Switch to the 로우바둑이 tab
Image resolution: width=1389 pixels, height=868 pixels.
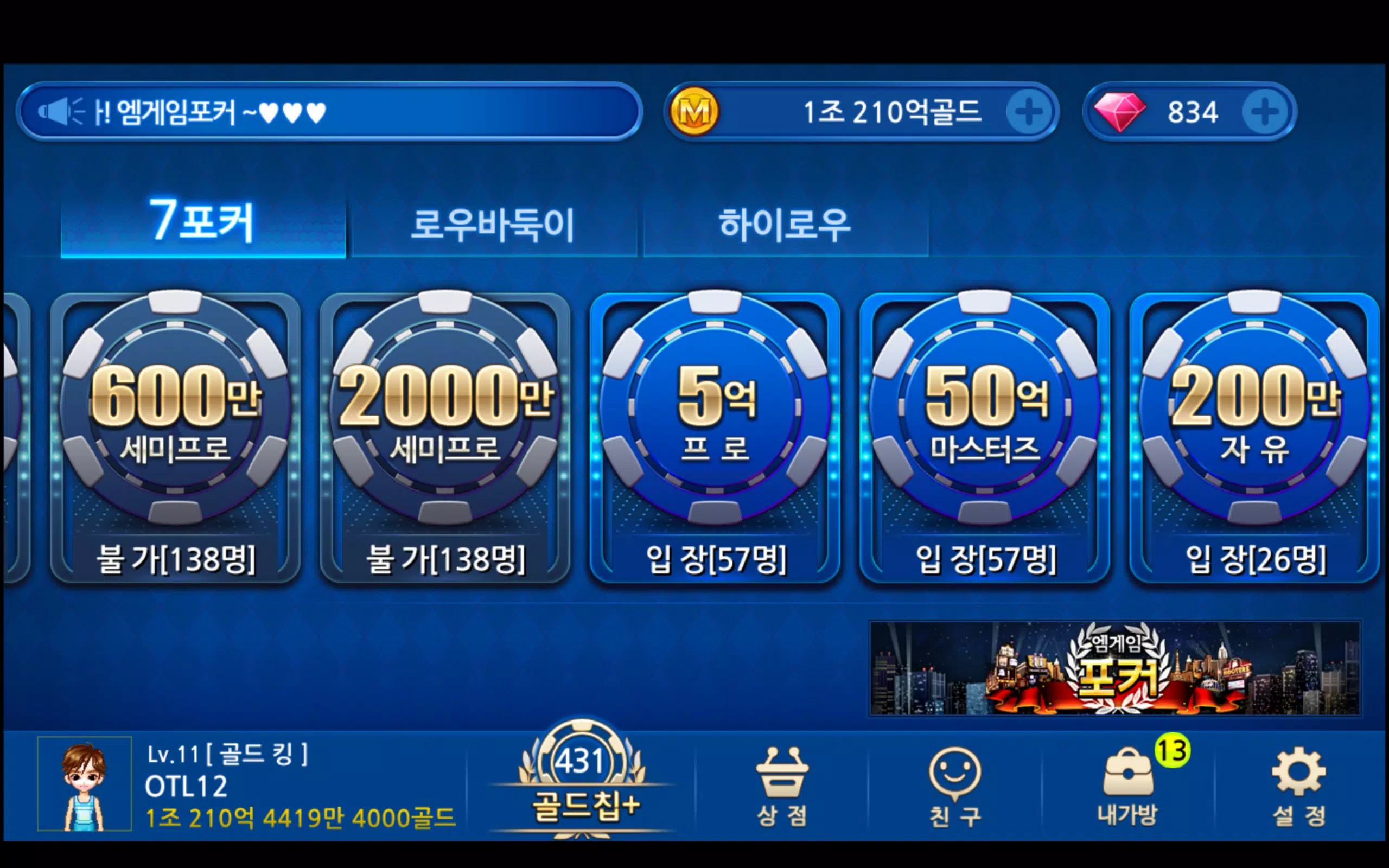coord(494,226)
